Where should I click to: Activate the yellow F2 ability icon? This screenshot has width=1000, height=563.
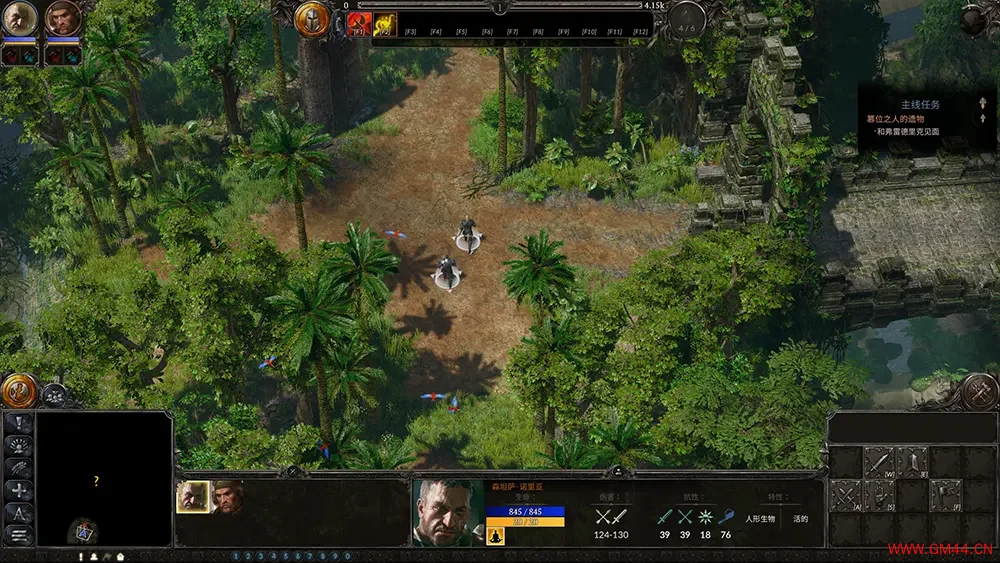coord(385,25)
